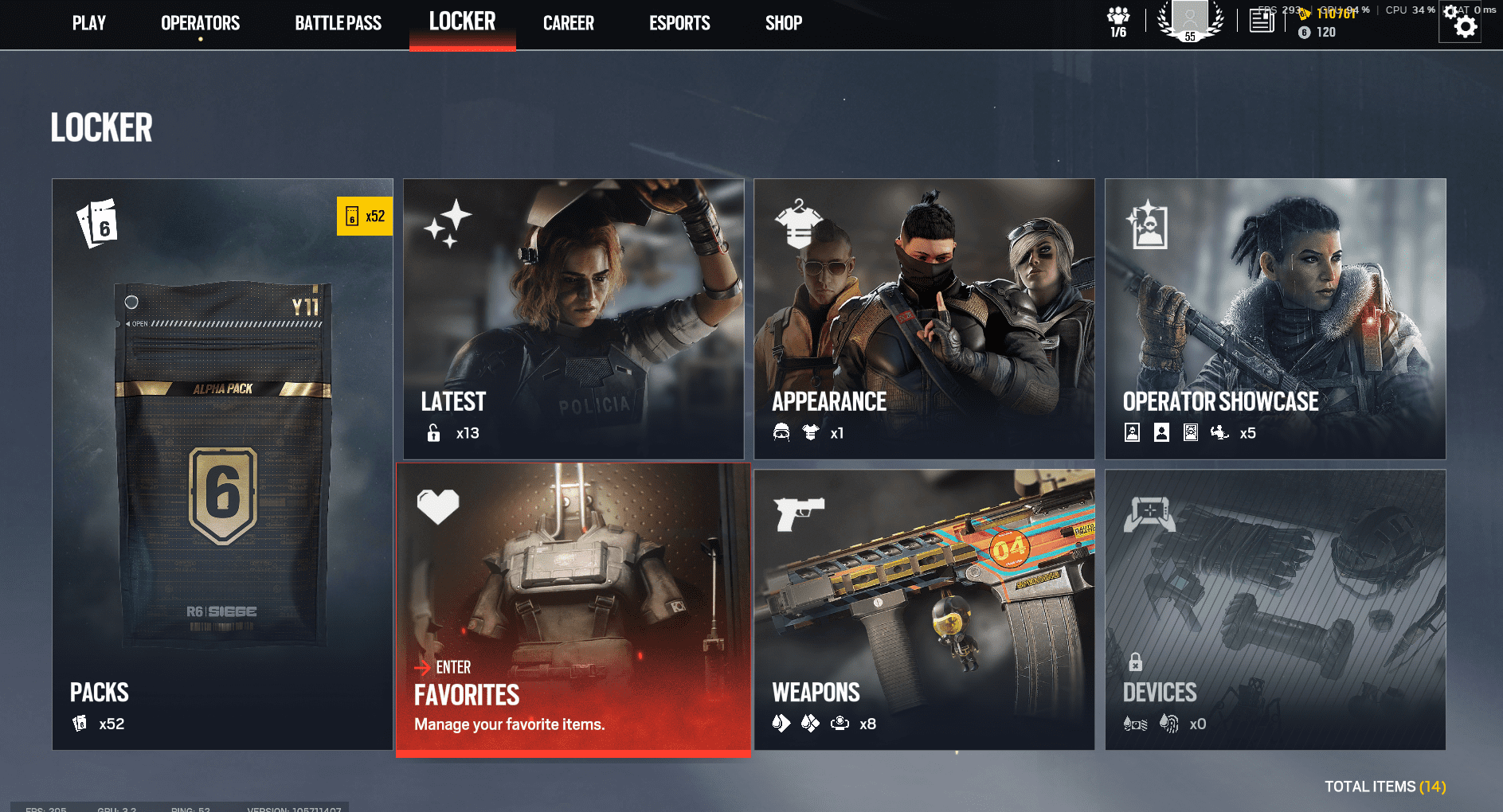
Task: Click the sparkle icon on the Latest tile
Action: tap(449, 223)
